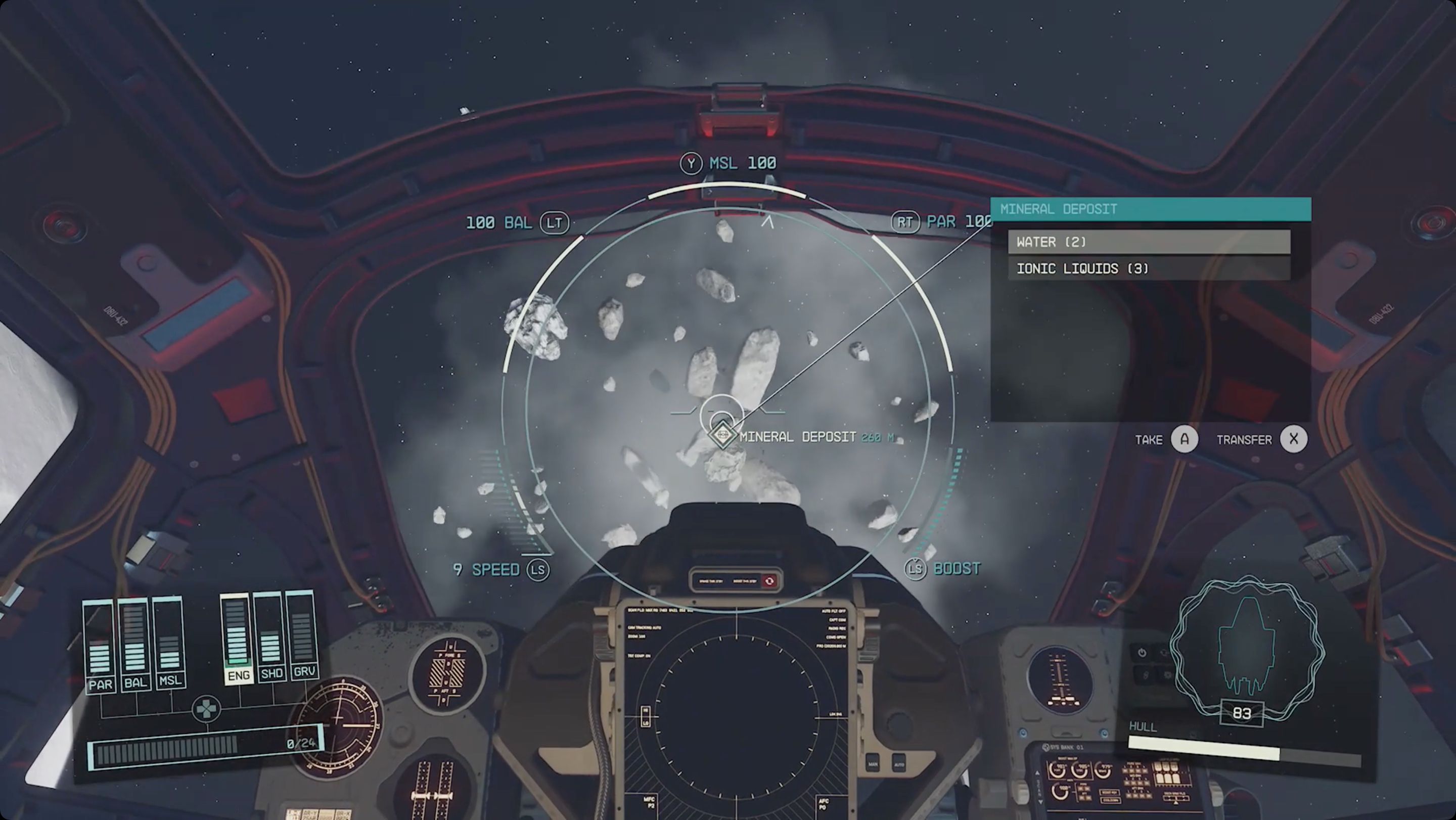Select the Water (2) entry in the deposit list
Image resolution: width=1456 pixels, height=820 pixels.
coord(1150,242)
